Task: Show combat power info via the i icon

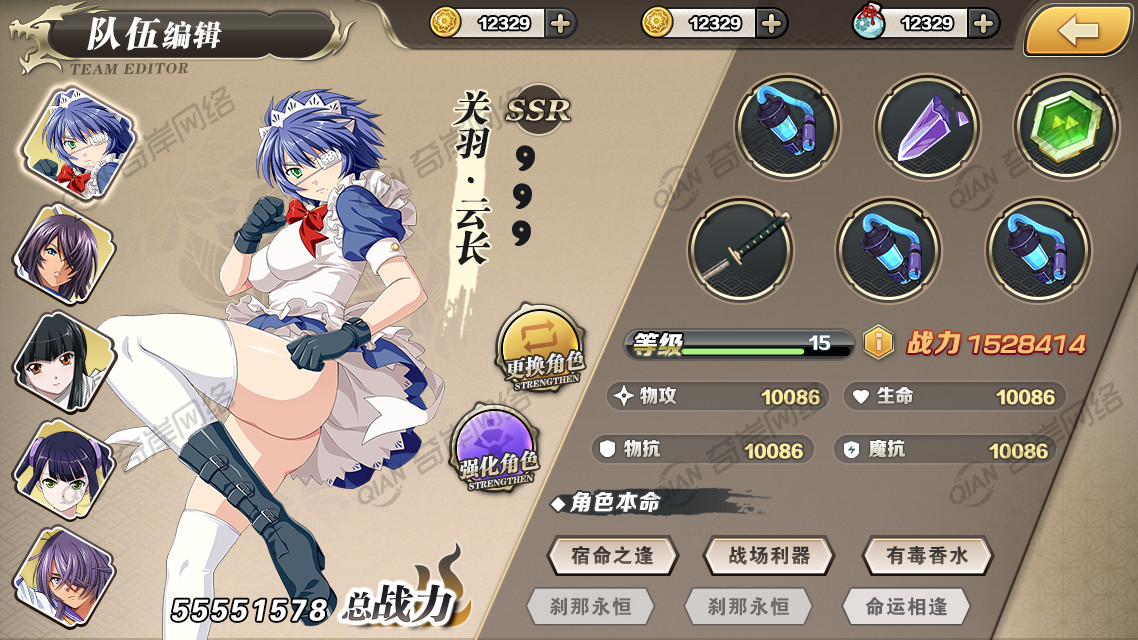Action: coord(878,343)
